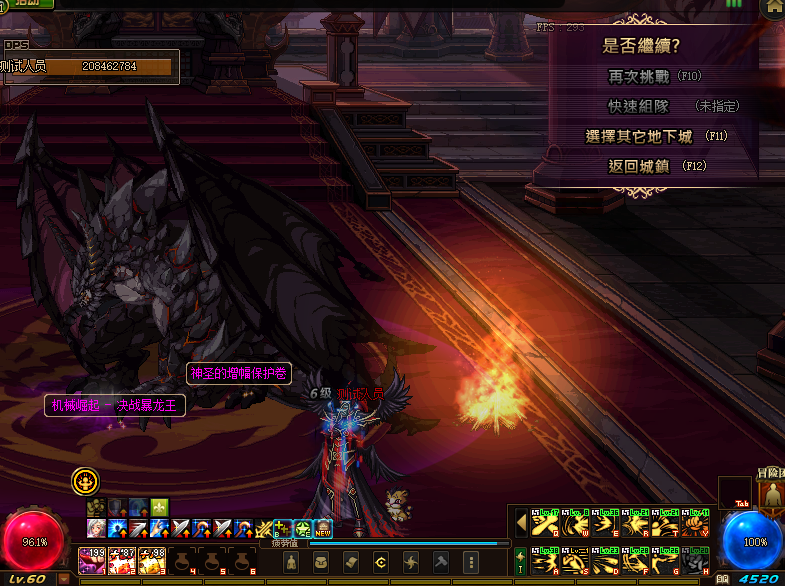Click the home icon in the top corner

[773, 8]
